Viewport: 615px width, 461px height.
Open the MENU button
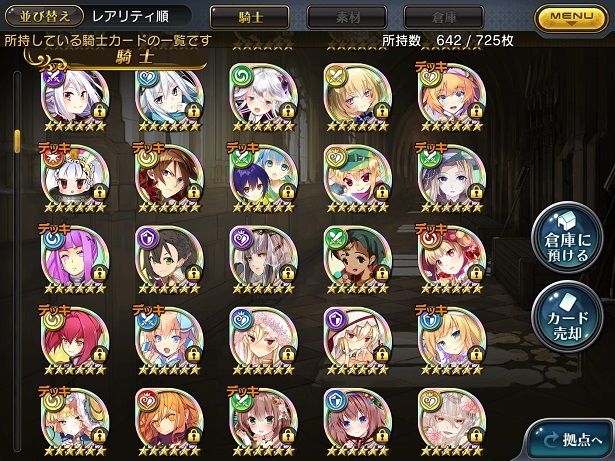click(x=574, y=17)
